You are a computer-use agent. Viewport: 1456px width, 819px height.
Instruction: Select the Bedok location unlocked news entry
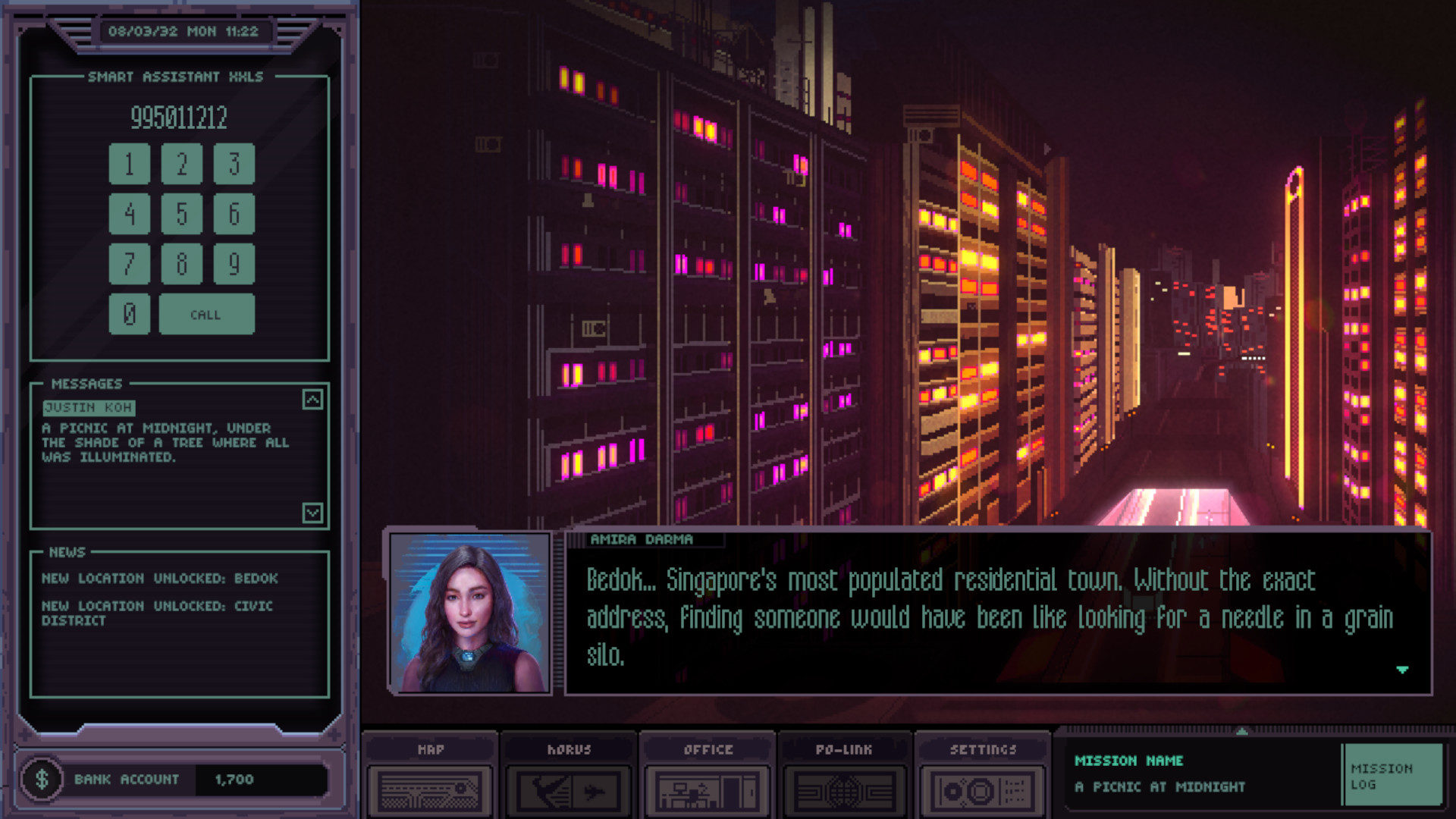(159, 579)
